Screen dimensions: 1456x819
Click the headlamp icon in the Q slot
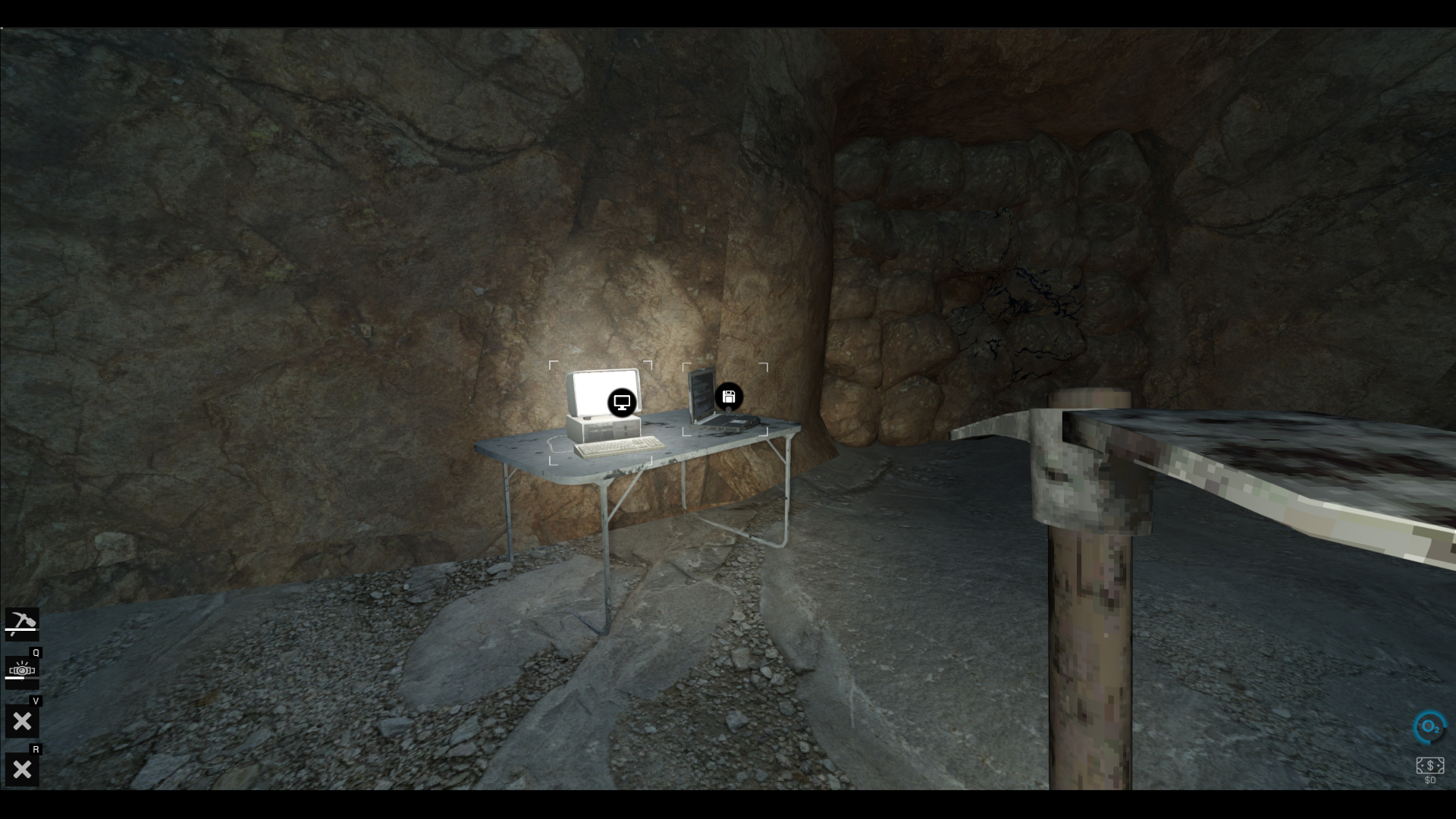(x=22, y=670)
